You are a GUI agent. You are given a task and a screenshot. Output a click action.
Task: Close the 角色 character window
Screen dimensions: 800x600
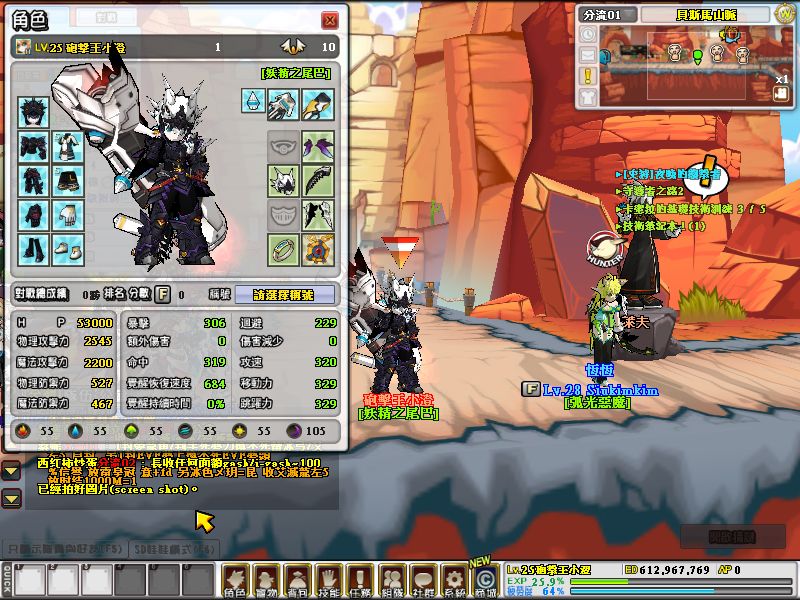point(329,20)
